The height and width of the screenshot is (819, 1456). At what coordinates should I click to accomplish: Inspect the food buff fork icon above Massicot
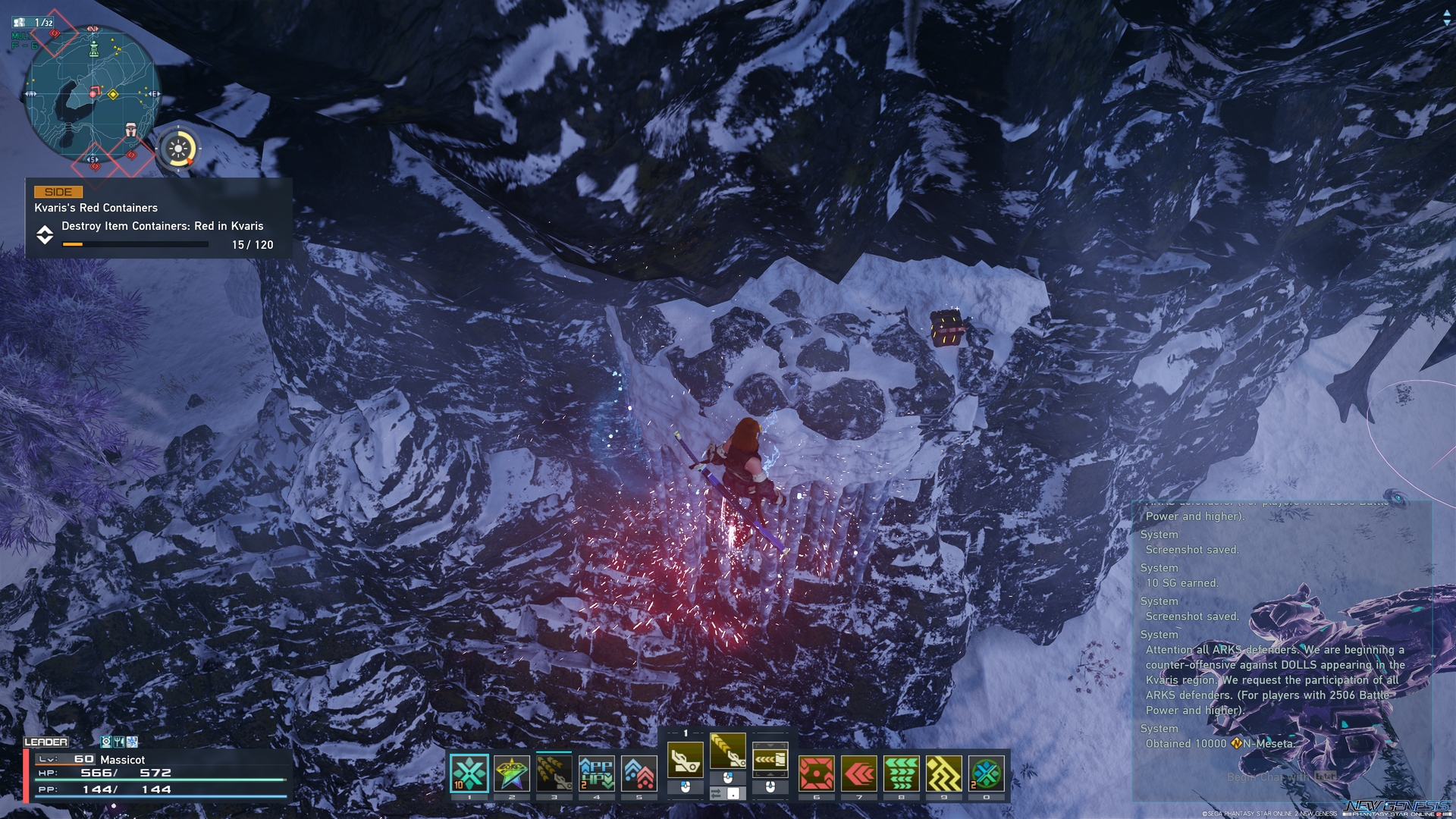coord(118,742)
